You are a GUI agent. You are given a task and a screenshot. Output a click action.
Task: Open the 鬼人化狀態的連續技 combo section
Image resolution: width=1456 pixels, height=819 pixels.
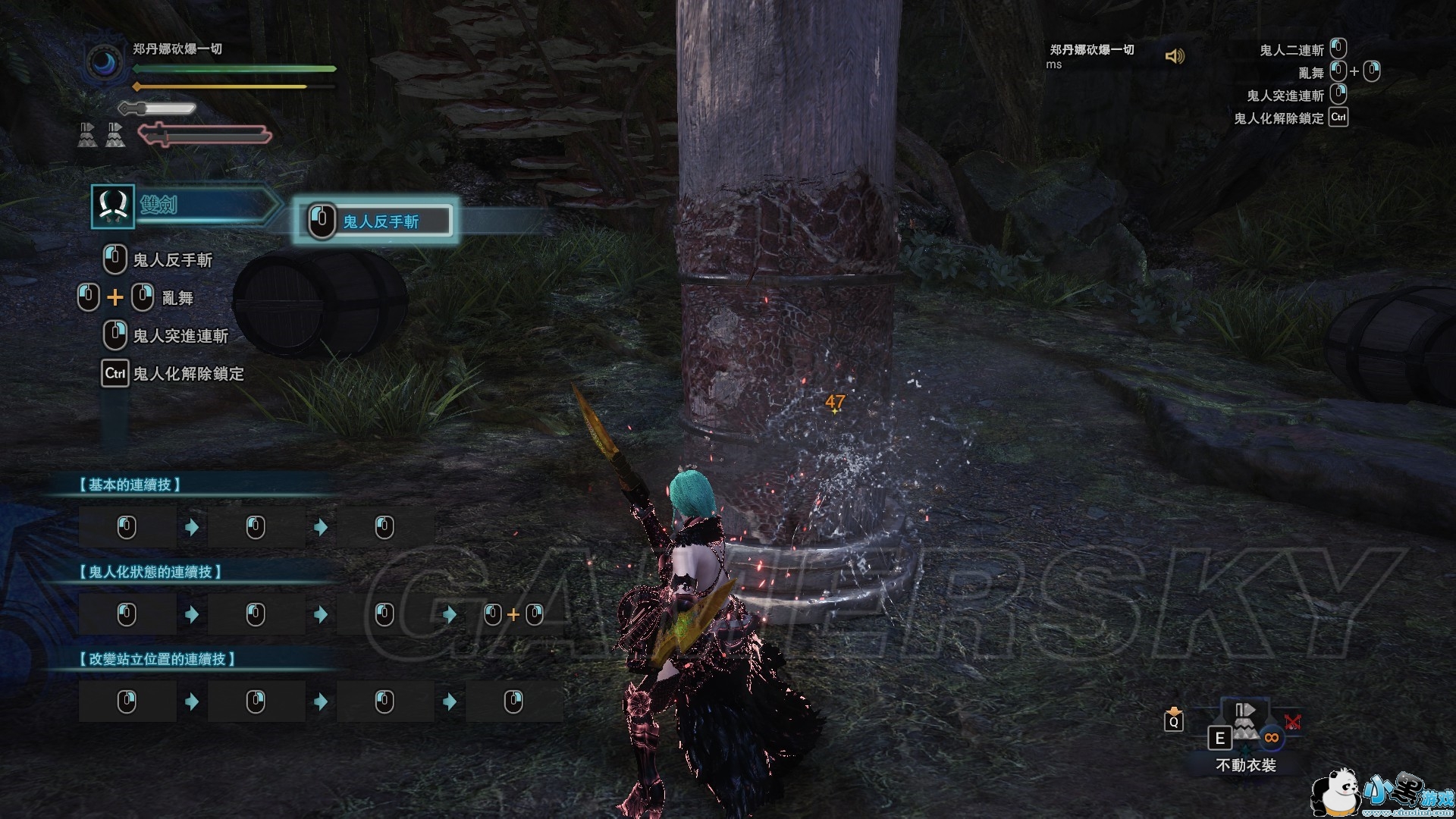151,572
